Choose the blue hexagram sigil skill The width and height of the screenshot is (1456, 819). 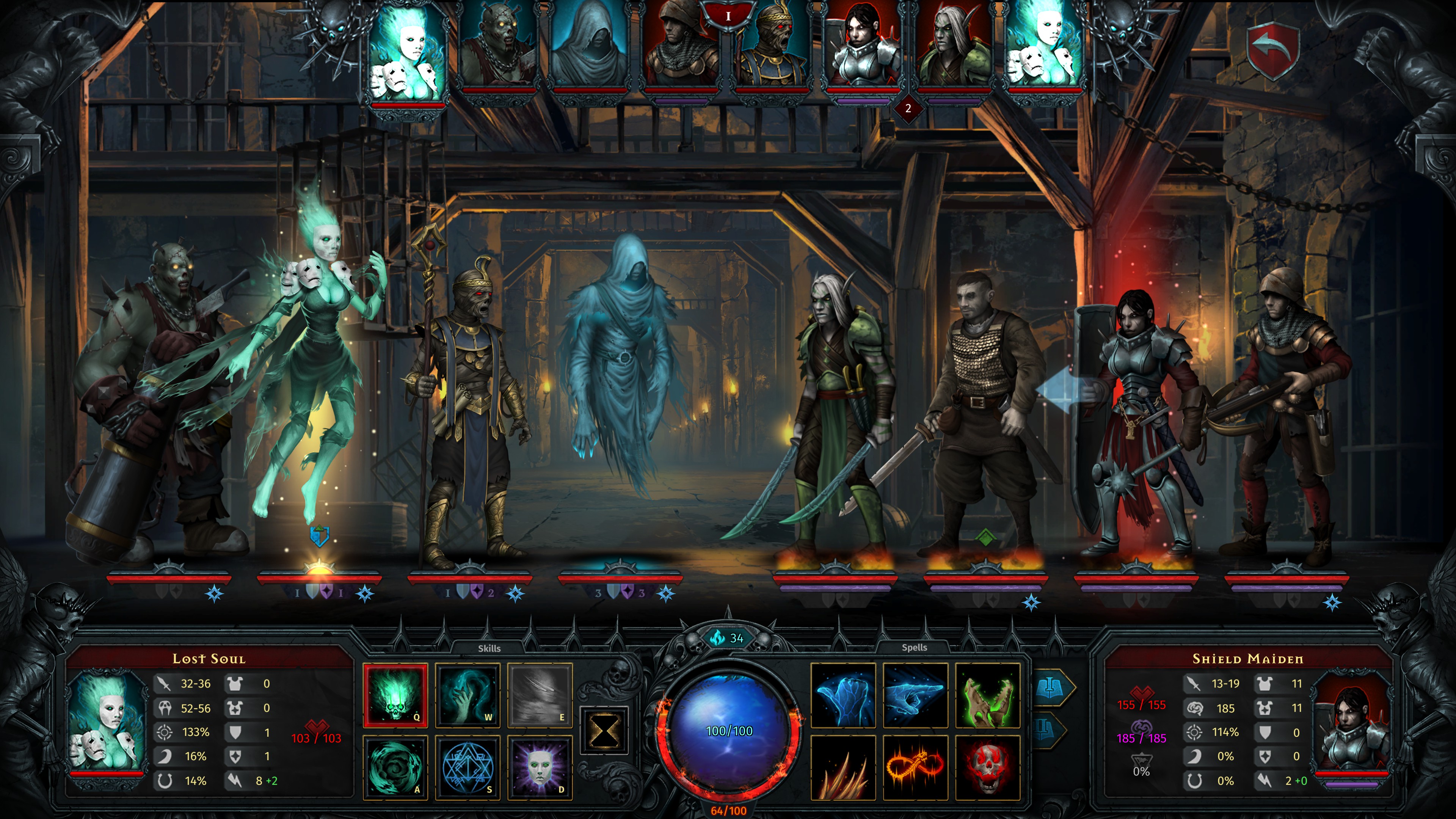[468, 767]
